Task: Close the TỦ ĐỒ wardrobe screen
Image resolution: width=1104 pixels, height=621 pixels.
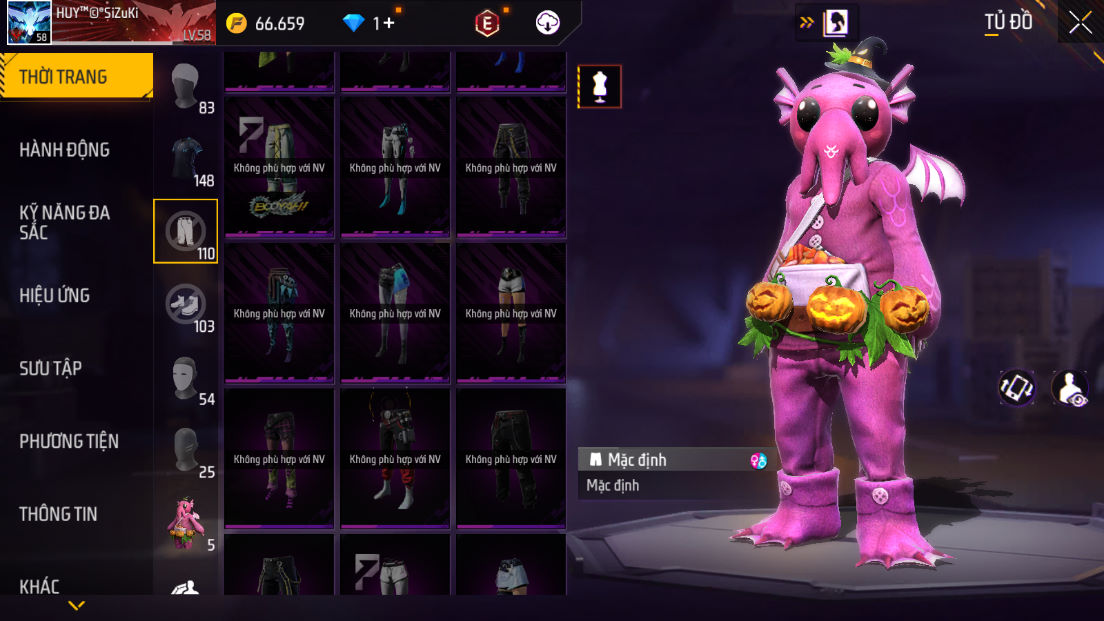Action: (1080, 23)
